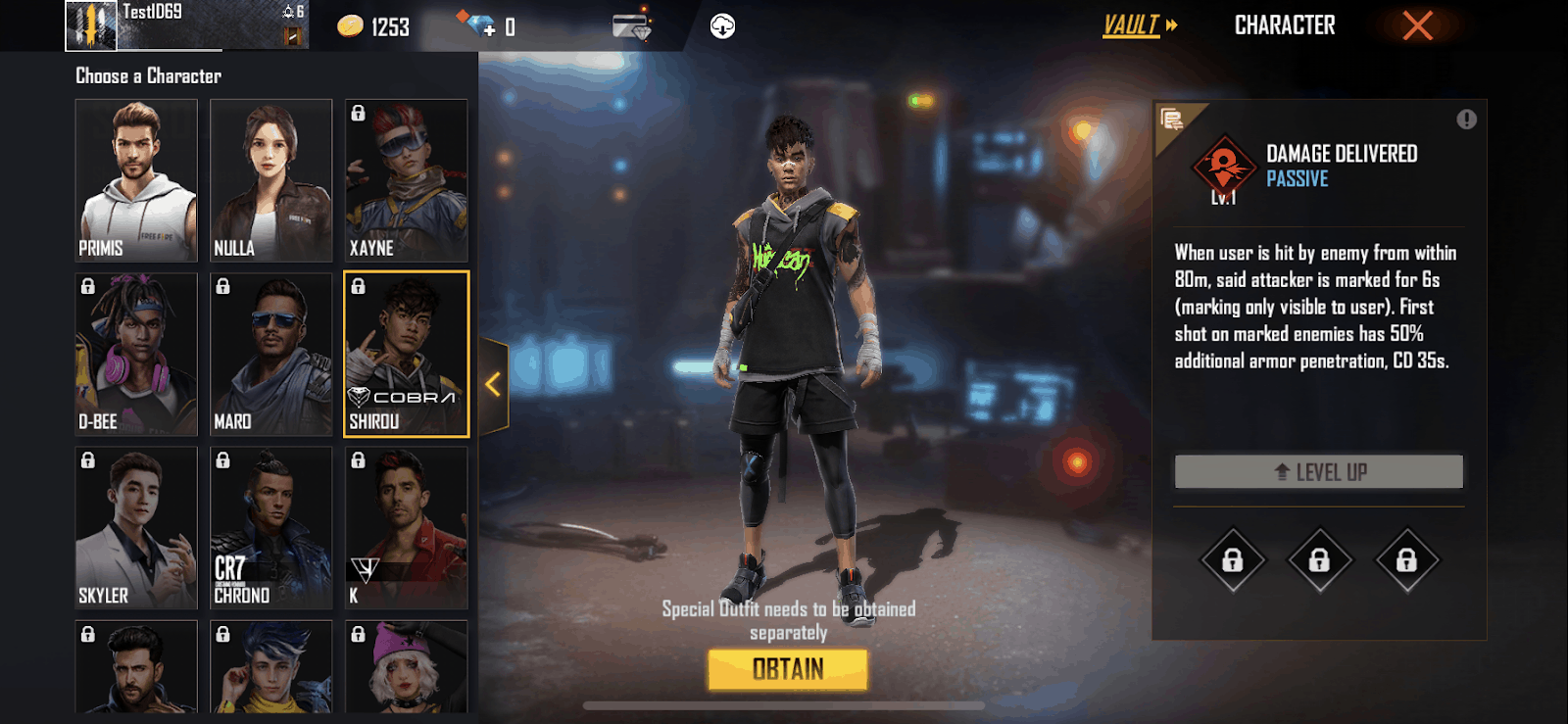
Task: Open resource download via the cloud icon
Action: (x=722, y=26)
